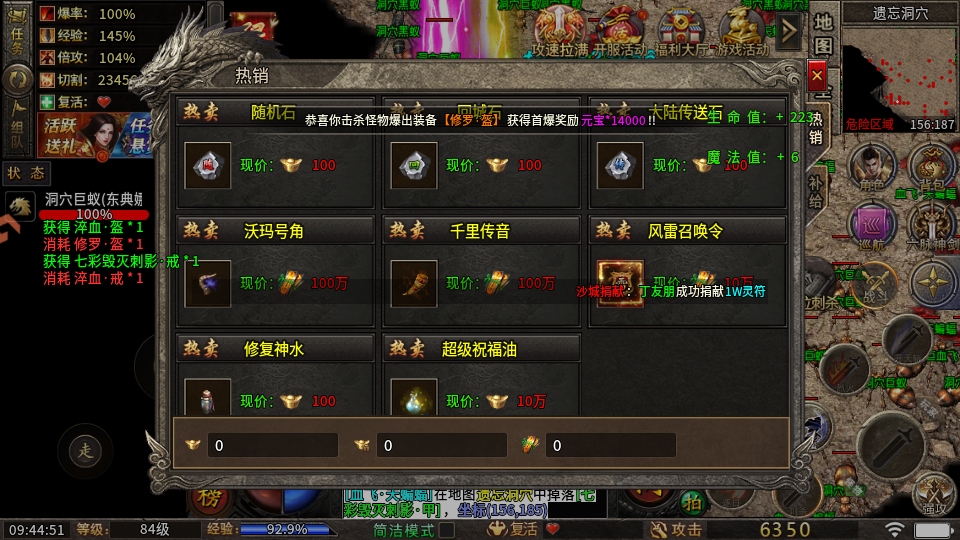The height and width of the screenshot is (540, 960).
Task: Pick the 沃玛号角 horn item
Action: click(208, 283)
